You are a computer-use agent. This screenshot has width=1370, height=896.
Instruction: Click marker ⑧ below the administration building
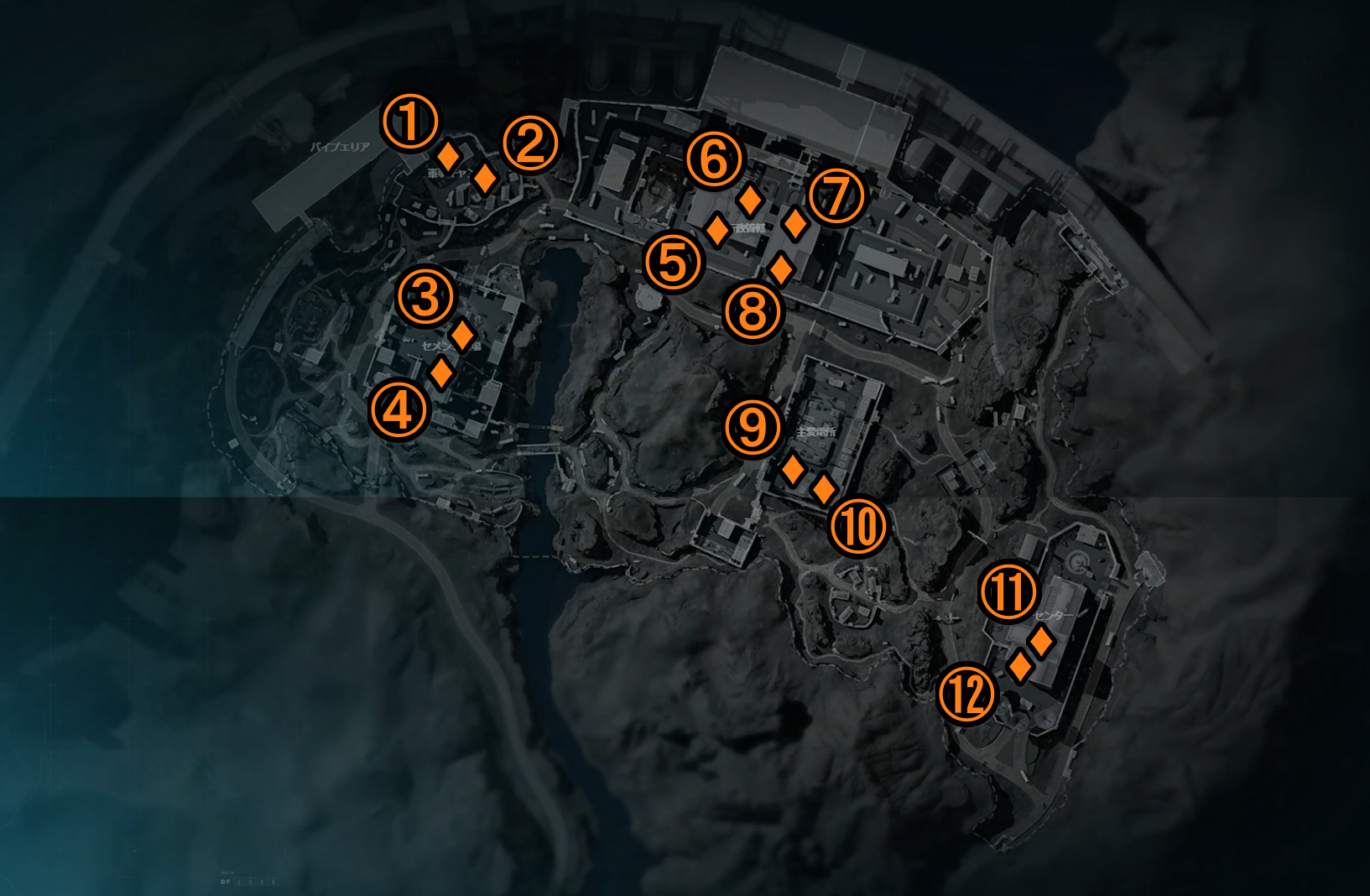tap(751, 311)
